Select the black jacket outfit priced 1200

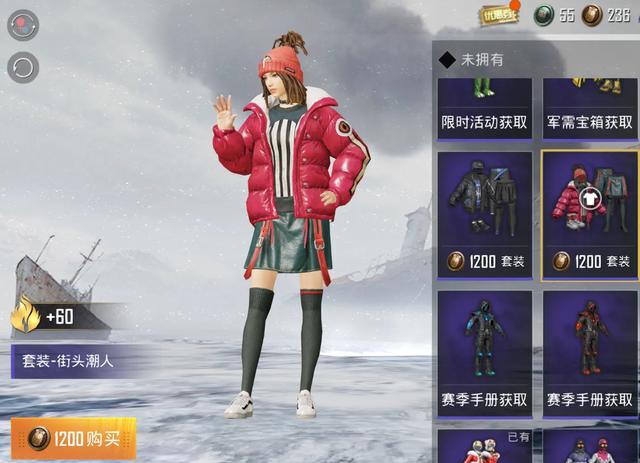click(x=486, y=213)
